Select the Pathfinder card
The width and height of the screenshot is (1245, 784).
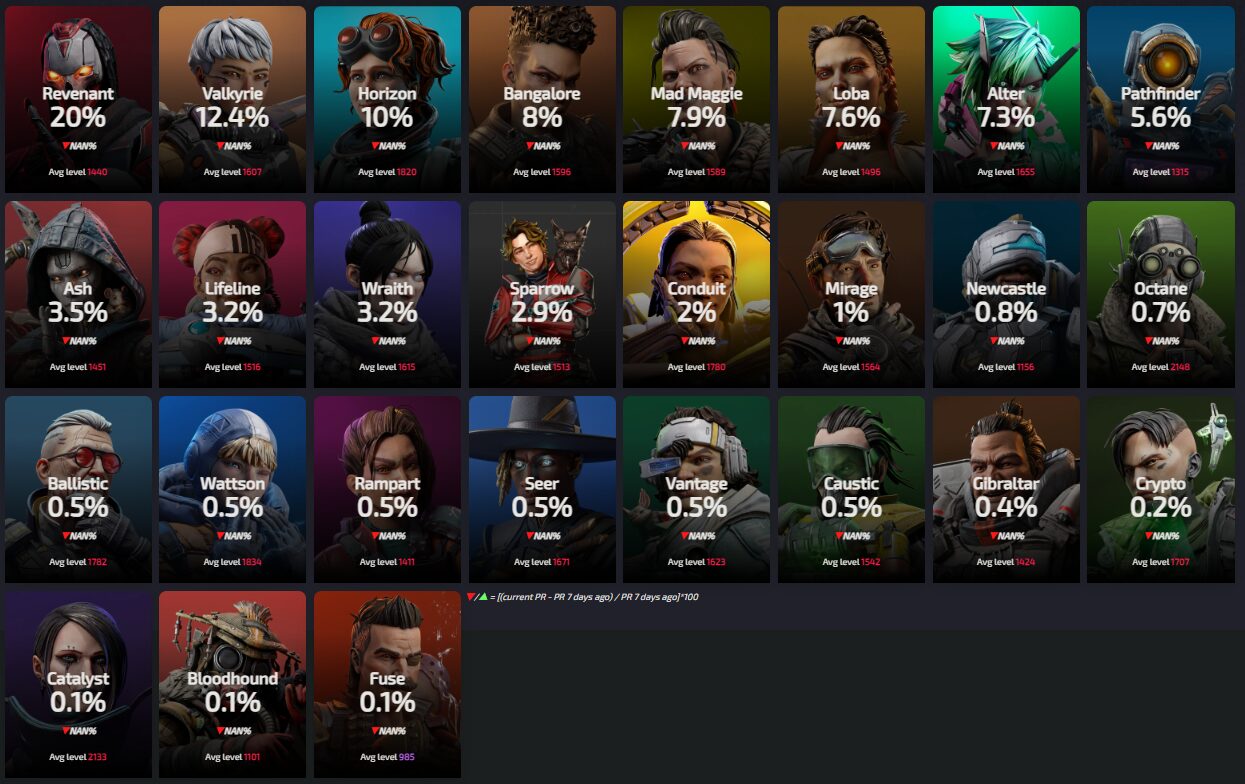[1160, 100]
